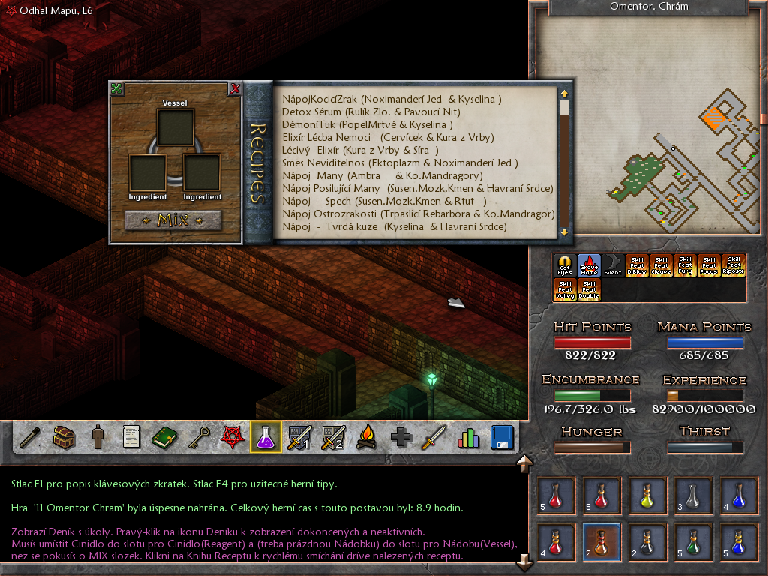The height and width of the screenshot is (576, 768).
Task: Pick the Smes Neviditelnos recipe row
Action: (x=400, y=162)
